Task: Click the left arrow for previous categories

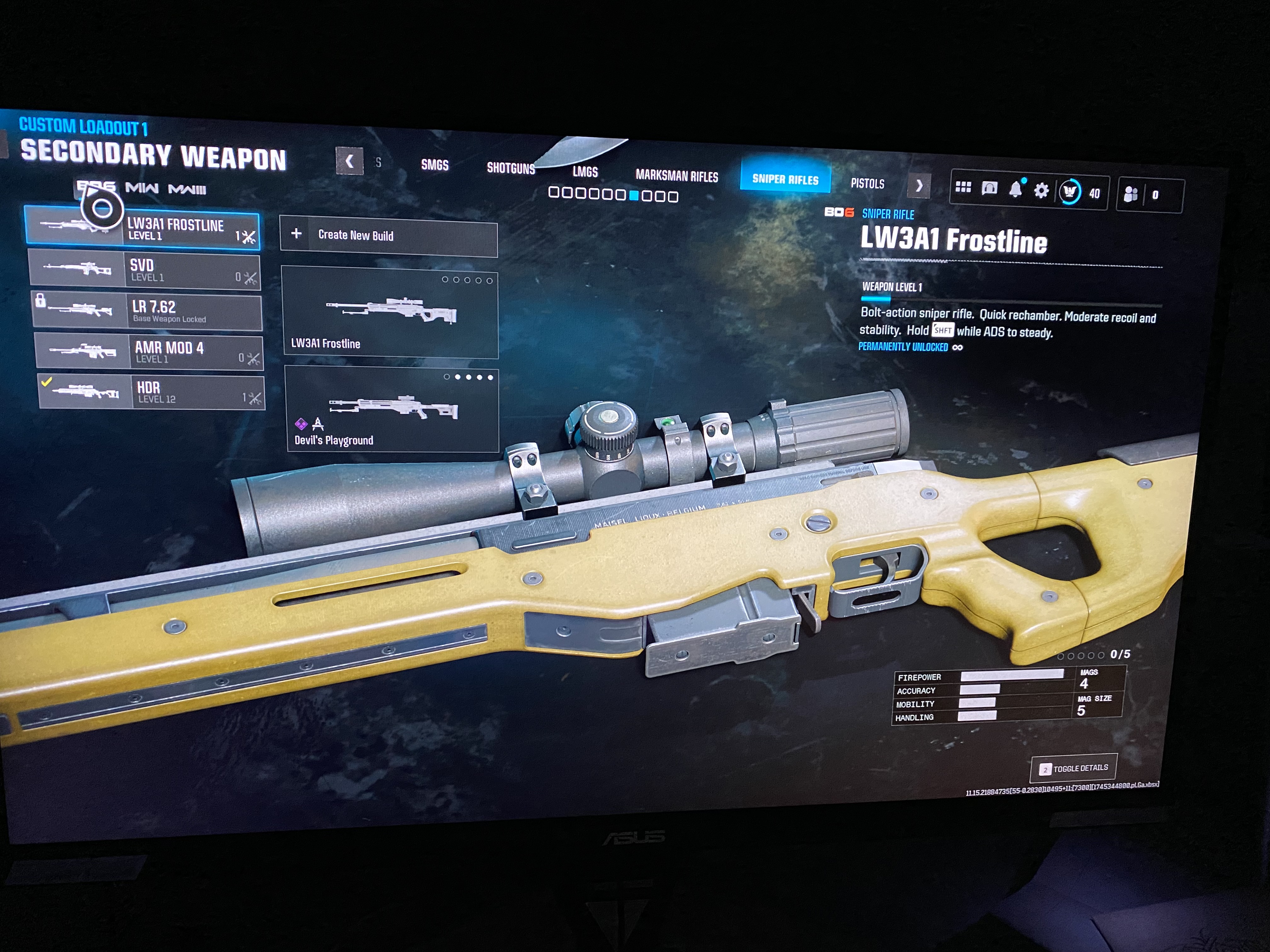Action: click(x=350, y=161)
